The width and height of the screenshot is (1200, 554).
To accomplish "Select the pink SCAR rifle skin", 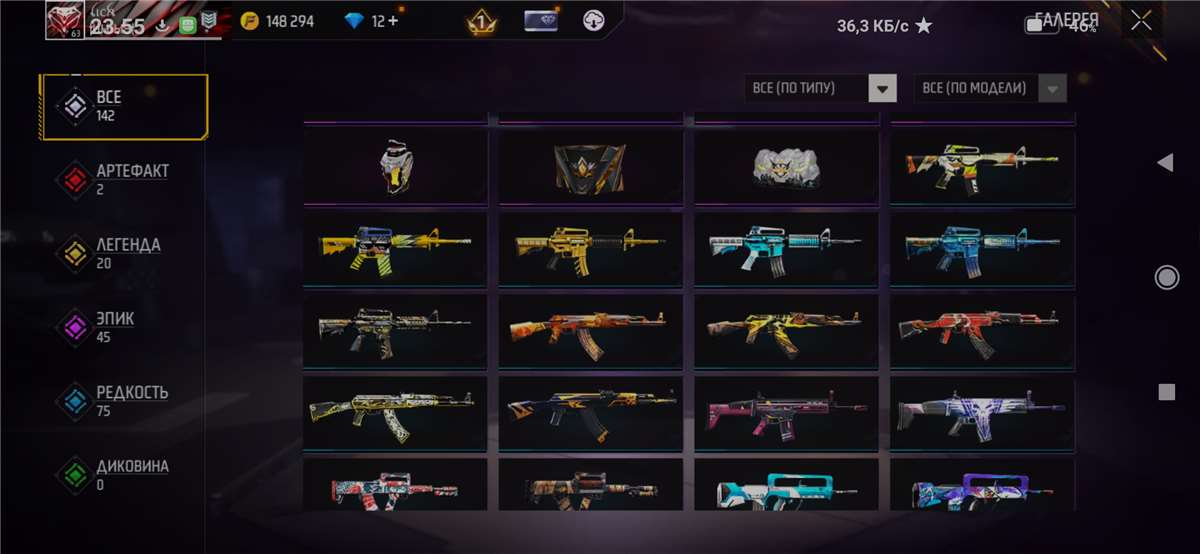I will 786,413.
